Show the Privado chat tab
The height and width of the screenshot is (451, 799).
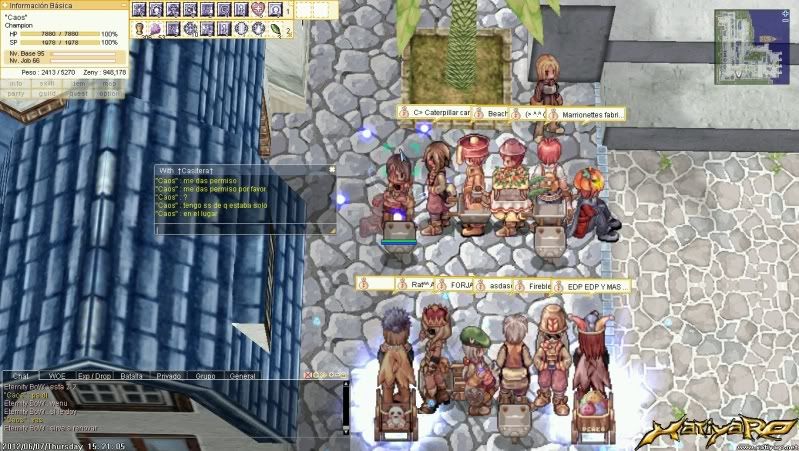[x=169, y=376]
